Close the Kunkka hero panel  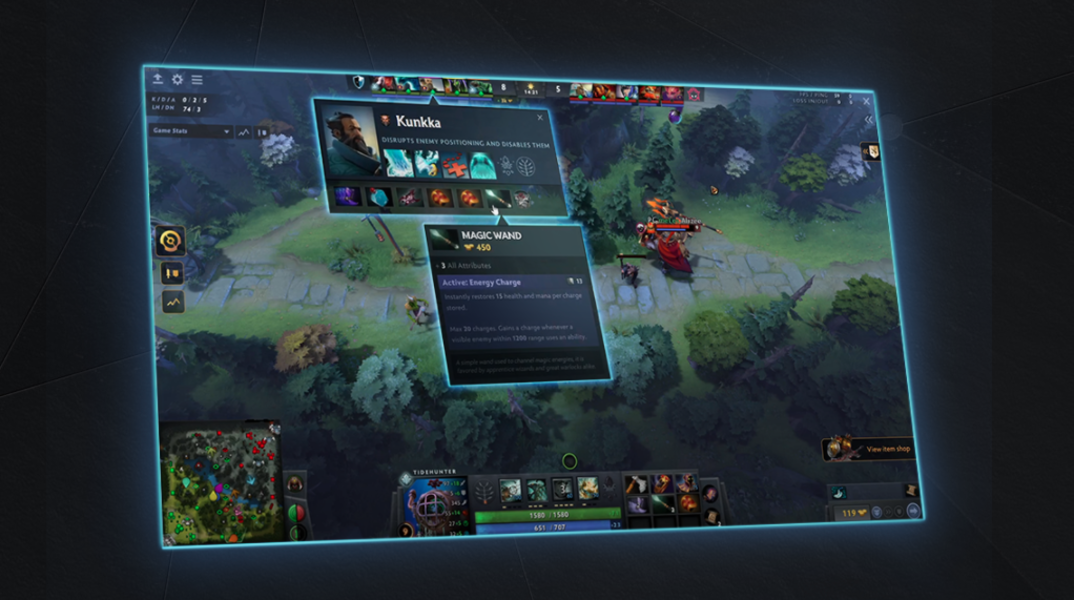540,117
